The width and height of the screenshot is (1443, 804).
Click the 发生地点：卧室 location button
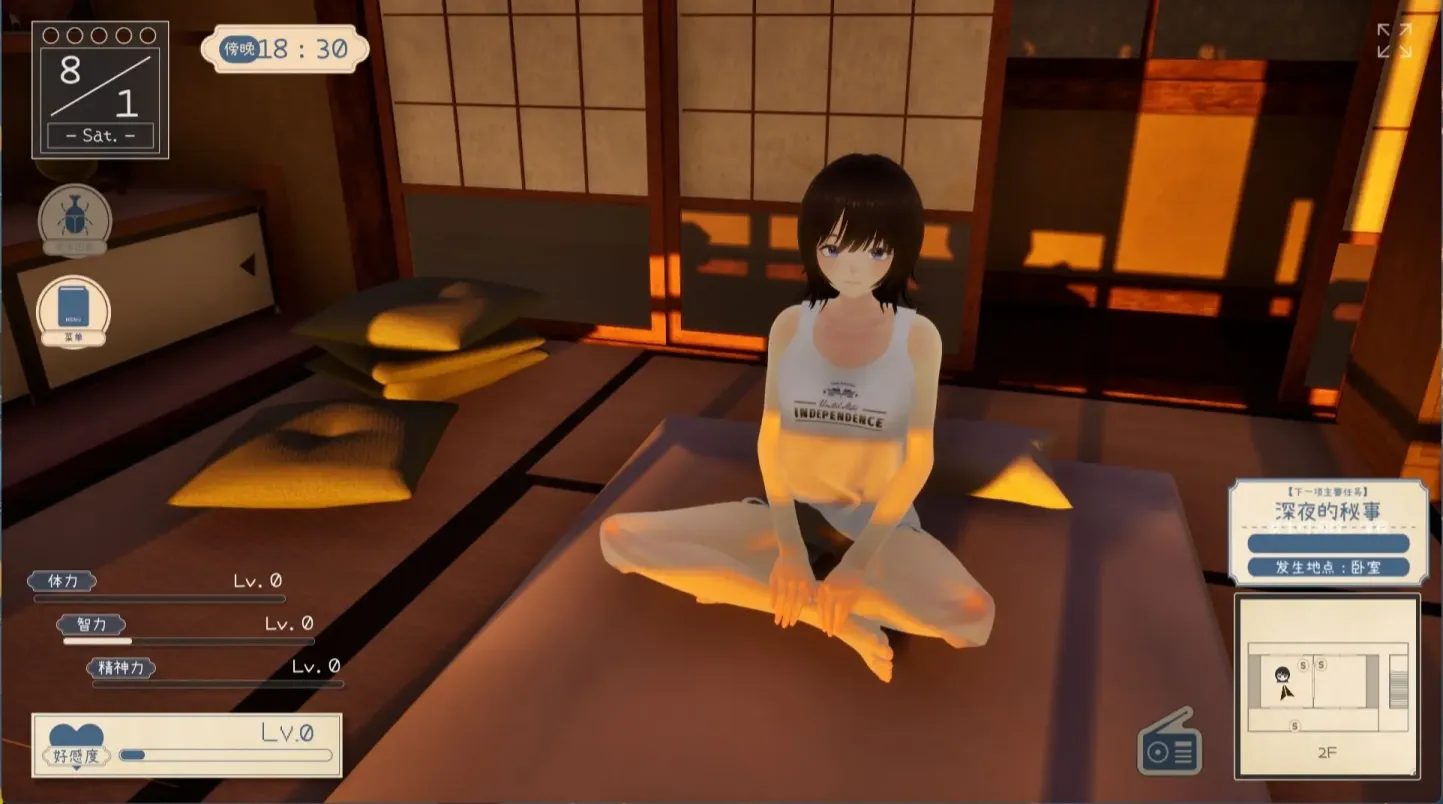tap(1330, 566)
